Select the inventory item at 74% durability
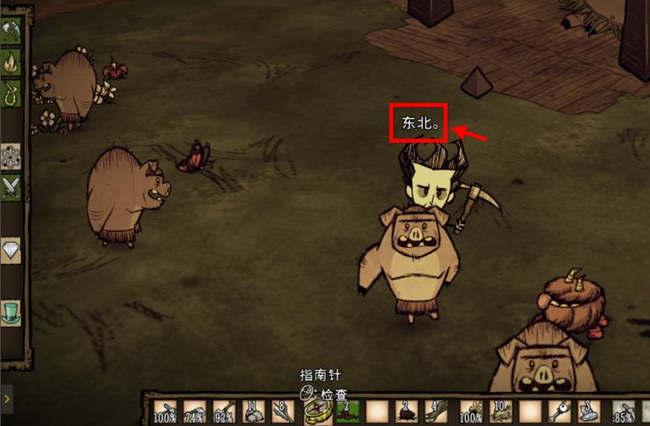This screenshot has width=650, height=426. click(194, 411)
